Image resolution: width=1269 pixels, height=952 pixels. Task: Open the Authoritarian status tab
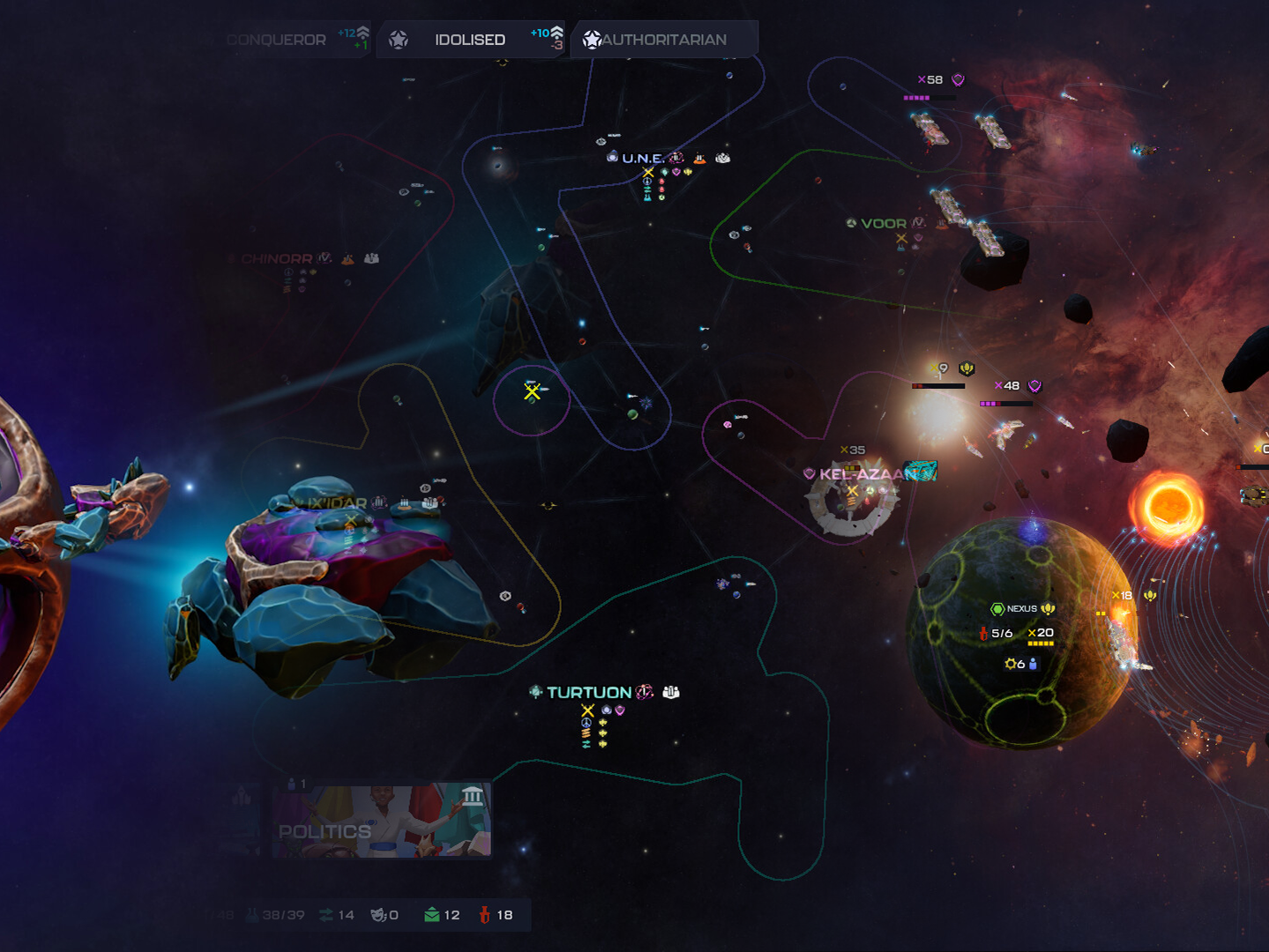pos(663,40)
